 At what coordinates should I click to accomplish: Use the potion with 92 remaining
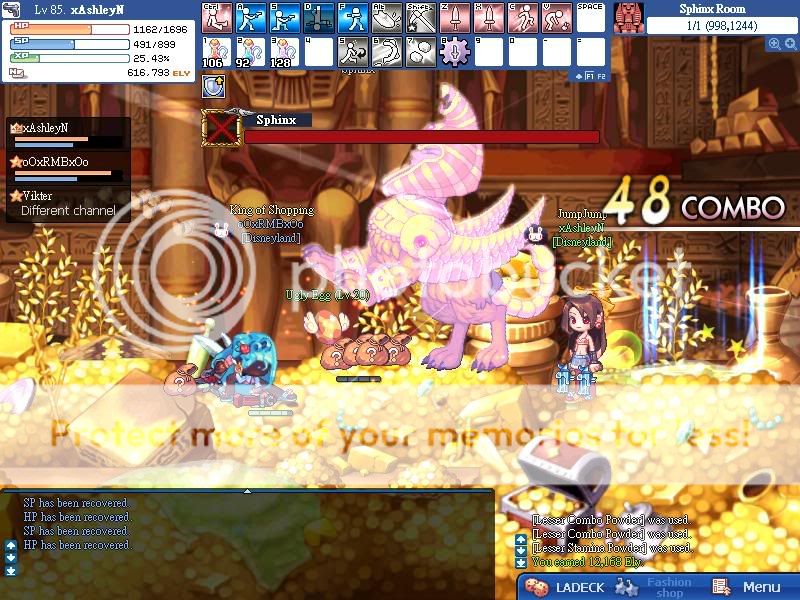click(x=249, y=51)
